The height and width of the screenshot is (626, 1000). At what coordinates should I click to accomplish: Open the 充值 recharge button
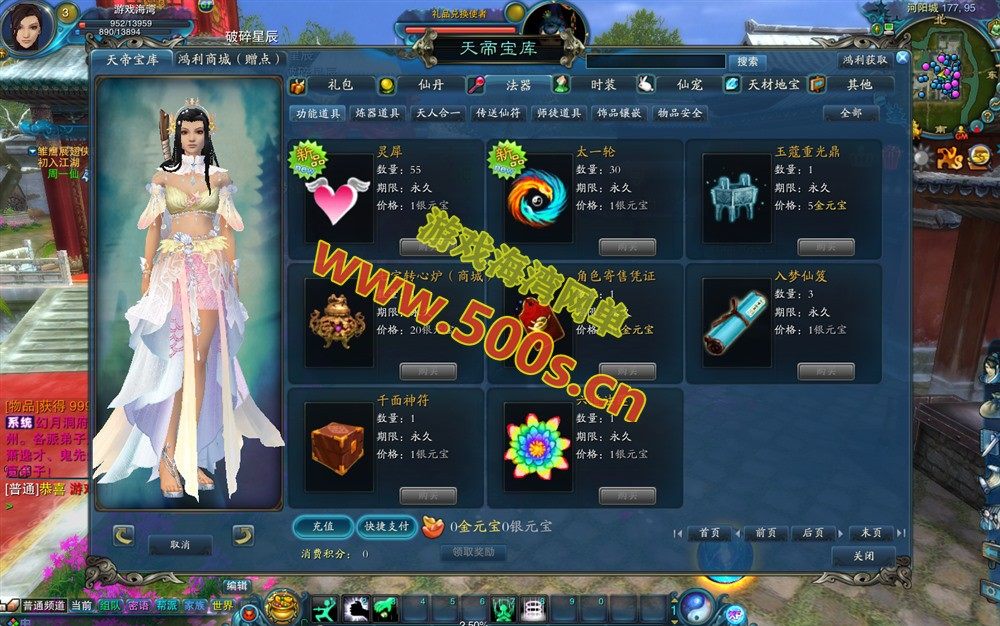(323, 526)
